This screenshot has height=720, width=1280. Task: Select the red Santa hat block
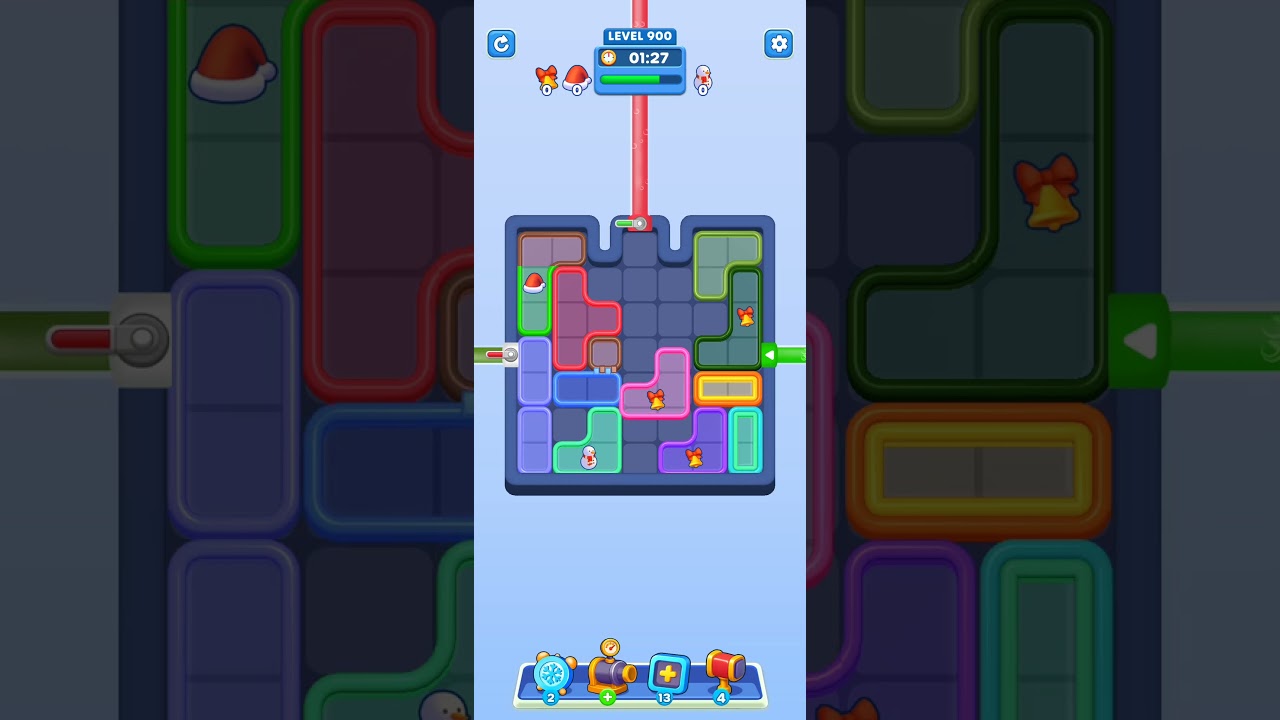click(x=532, y=288)
